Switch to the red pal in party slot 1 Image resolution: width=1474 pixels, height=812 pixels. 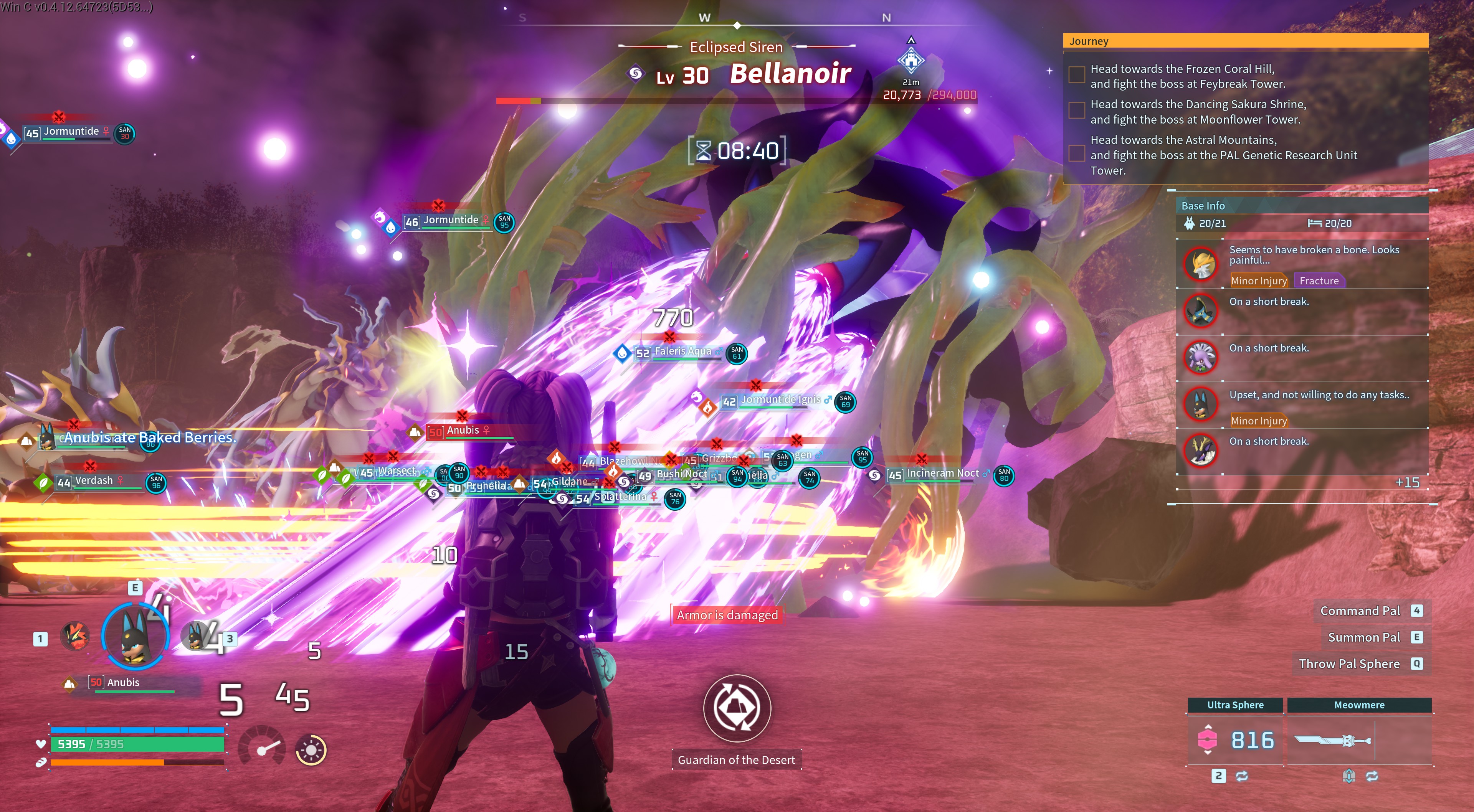click(75, 635)
